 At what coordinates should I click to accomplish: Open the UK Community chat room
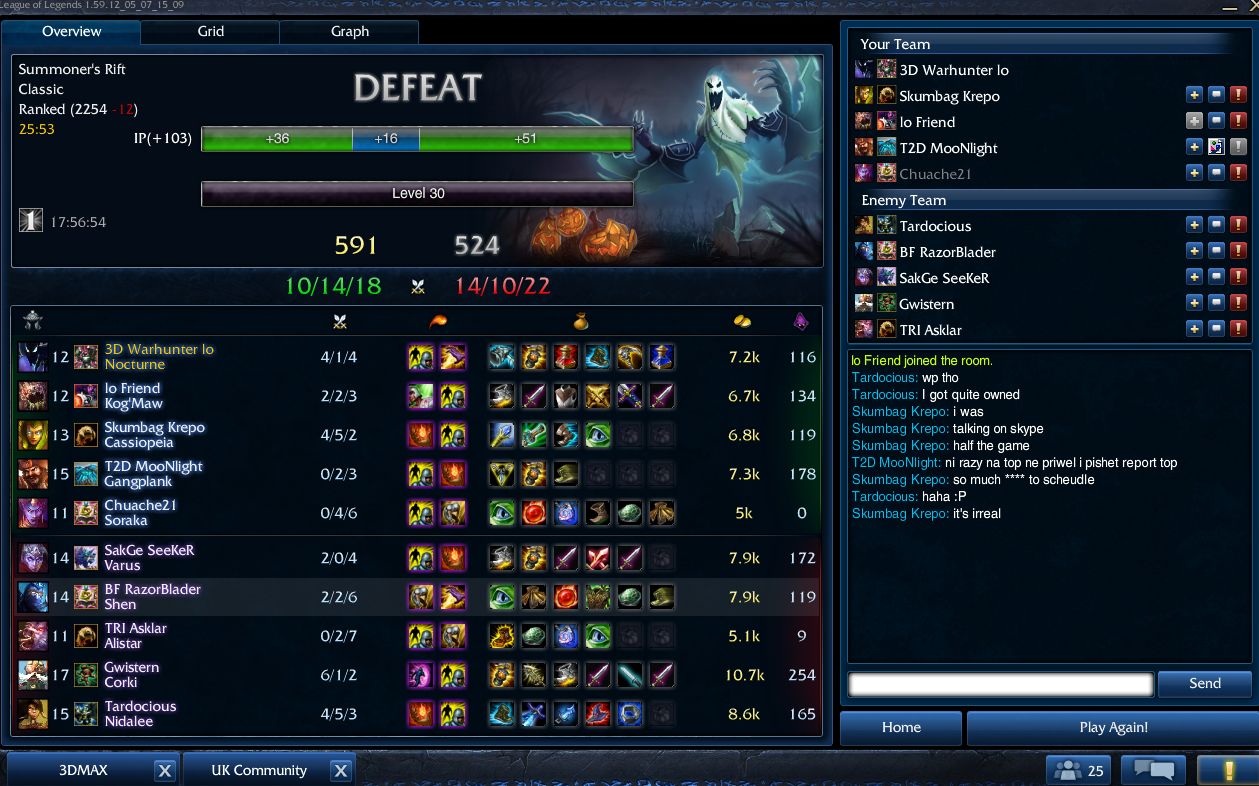pyautogui.click(x=258, y=771)
